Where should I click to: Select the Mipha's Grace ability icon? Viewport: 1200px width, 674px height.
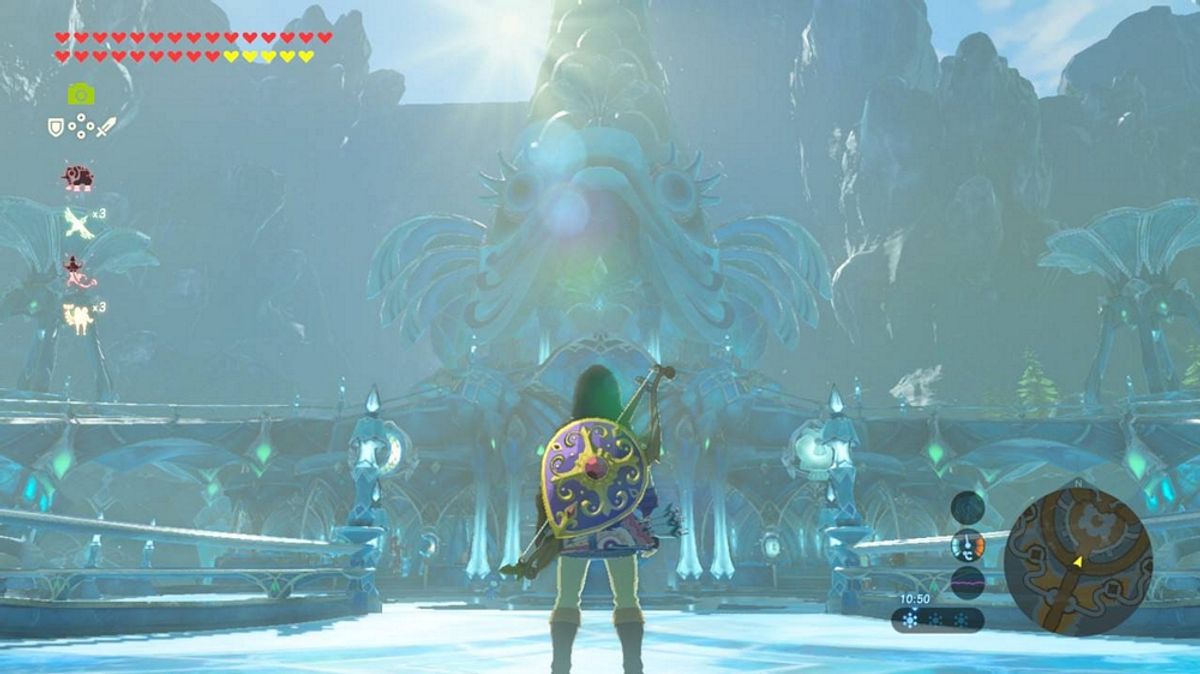(77, 270)
